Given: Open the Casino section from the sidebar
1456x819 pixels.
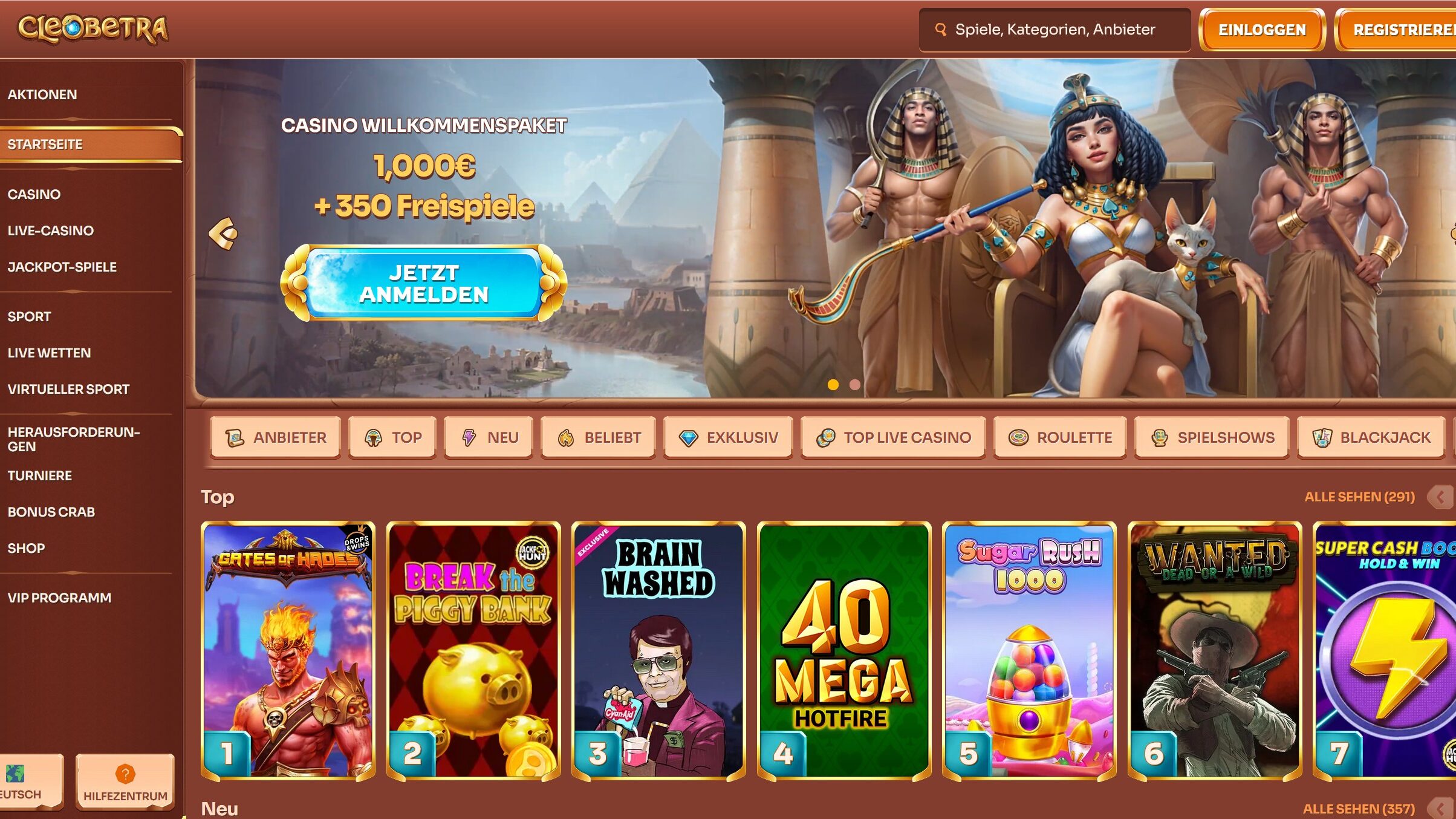Looking at the screenshot, I should click(x=34, y=194).
